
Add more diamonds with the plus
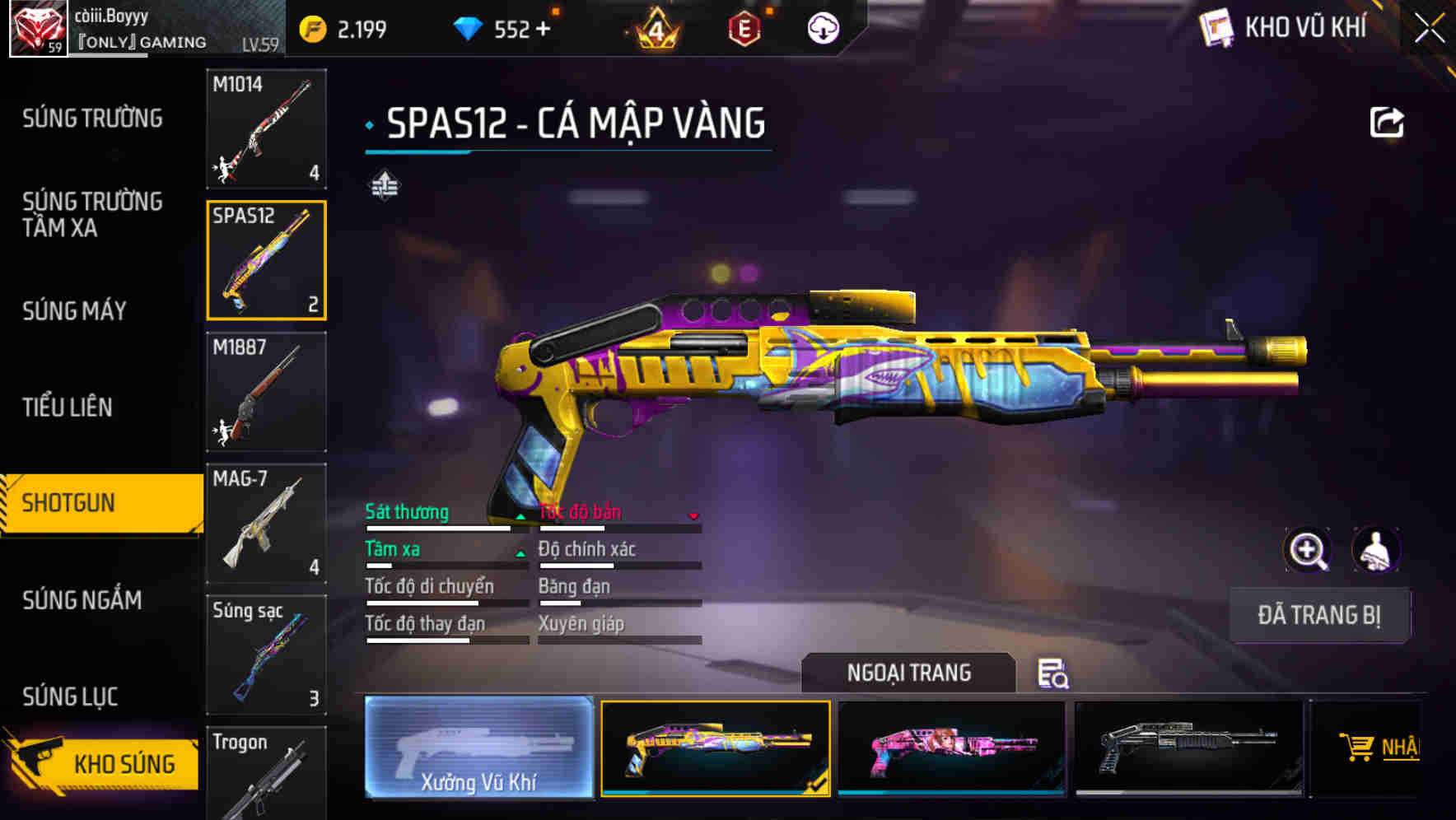[543, 30]
